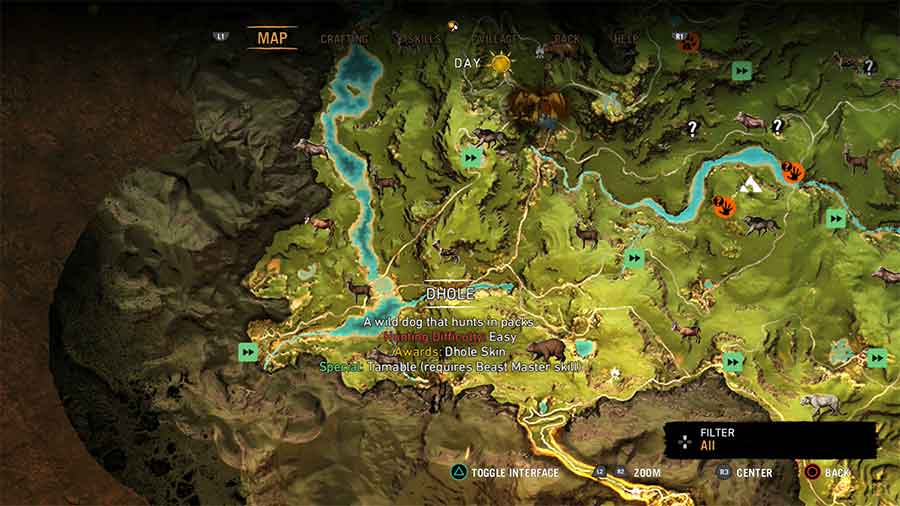900x506 pixels.
Task: Select the pale white animal marker
Action: (x=820, y=404)
